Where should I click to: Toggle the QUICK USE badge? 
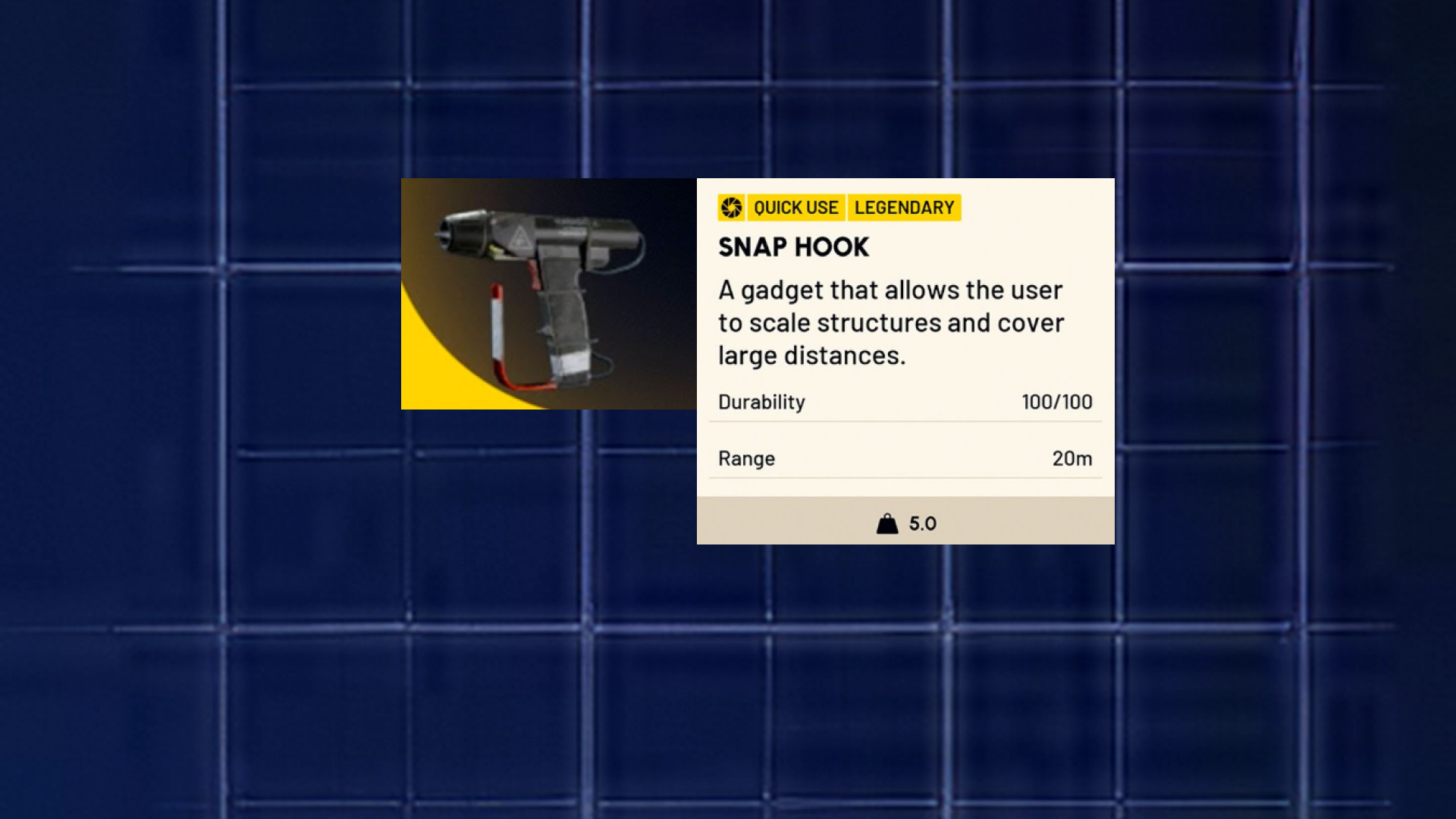(x=796, y=207)
